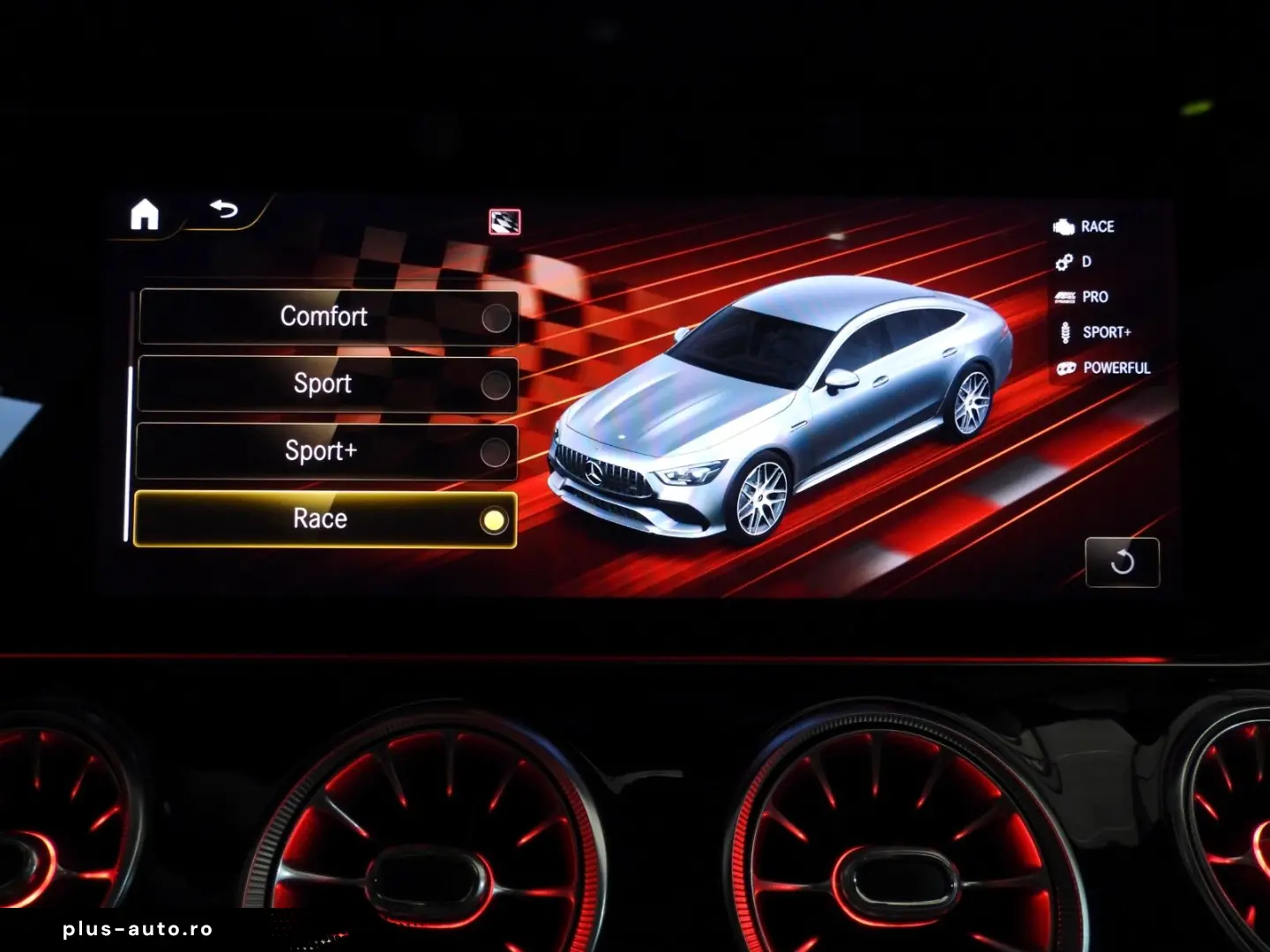Open the Sport drive mode option
Image resolution: width=1270 pixels, height=952 pixels.
(323, 383)
